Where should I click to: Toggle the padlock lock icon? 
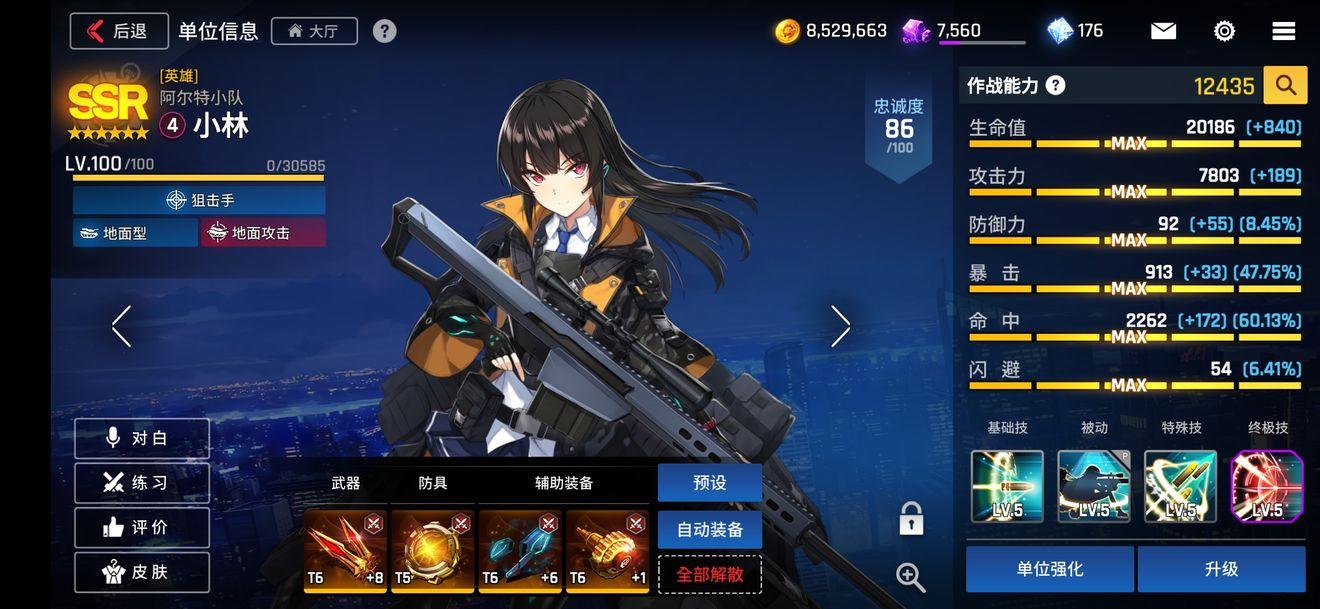(911, 519)
